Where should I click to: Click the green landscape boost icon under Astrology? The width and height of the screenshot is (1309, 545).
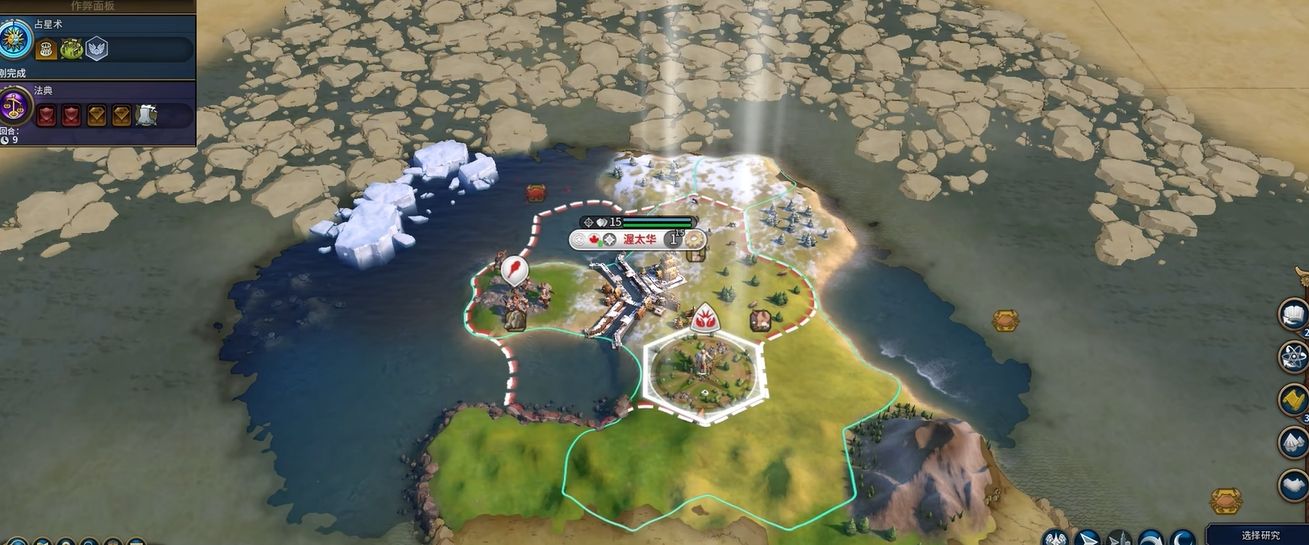[71, 49]
